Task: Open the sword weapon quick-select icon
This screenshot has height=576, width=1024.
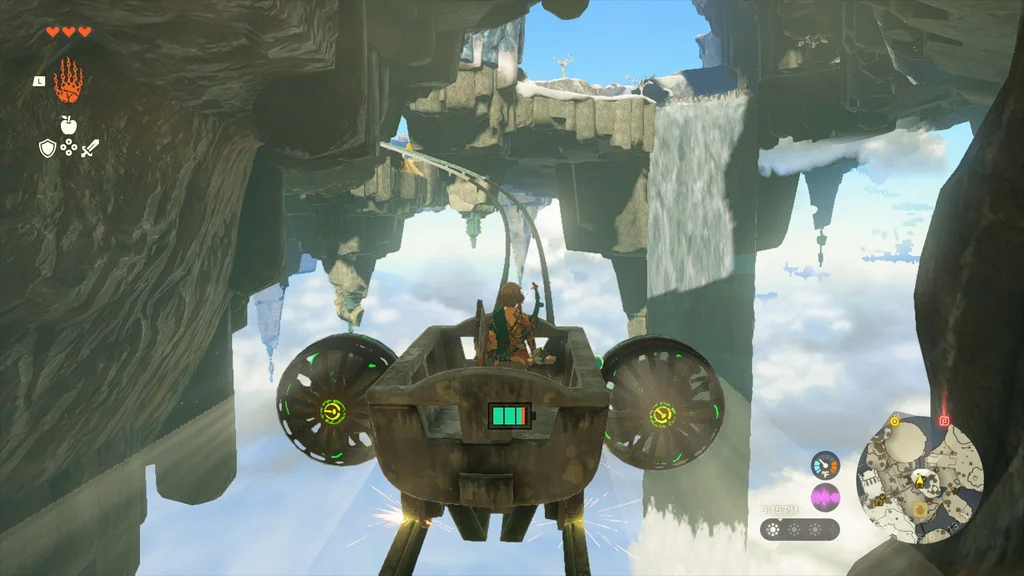Action: [x=90, y=148]
